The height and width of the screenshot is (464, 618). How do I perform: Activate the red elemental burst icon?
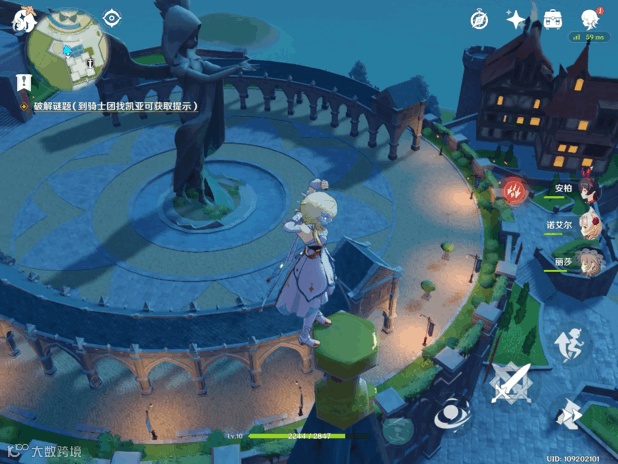(x=514, y=190)
